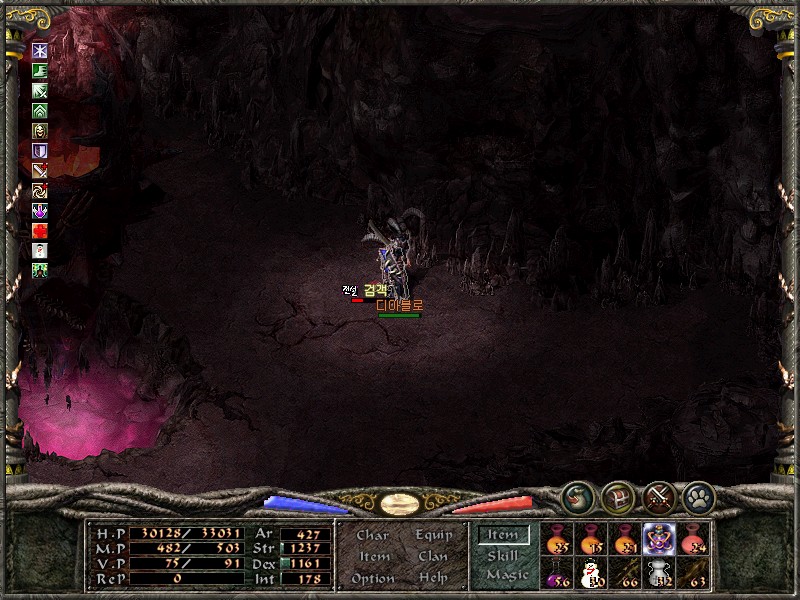This screenshot has width=800, height=600.
Task: Open the Equip panel
Action: 433,535
